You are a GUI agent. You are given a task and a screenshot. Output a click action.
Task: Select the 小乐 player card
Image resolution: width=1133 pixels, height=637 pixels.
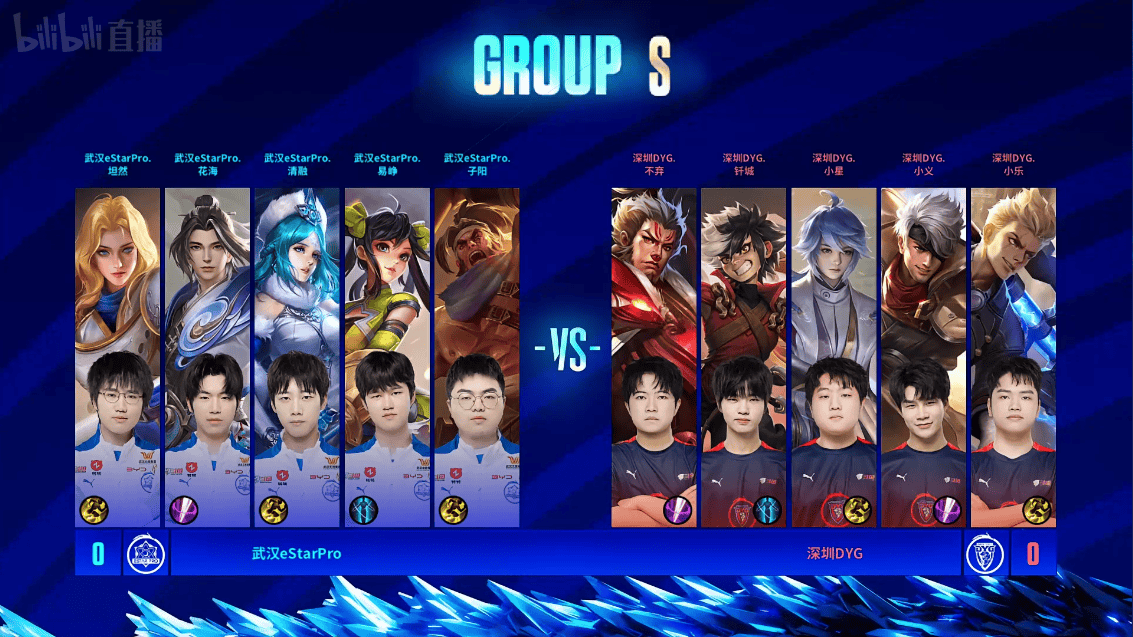[1013, 357]
